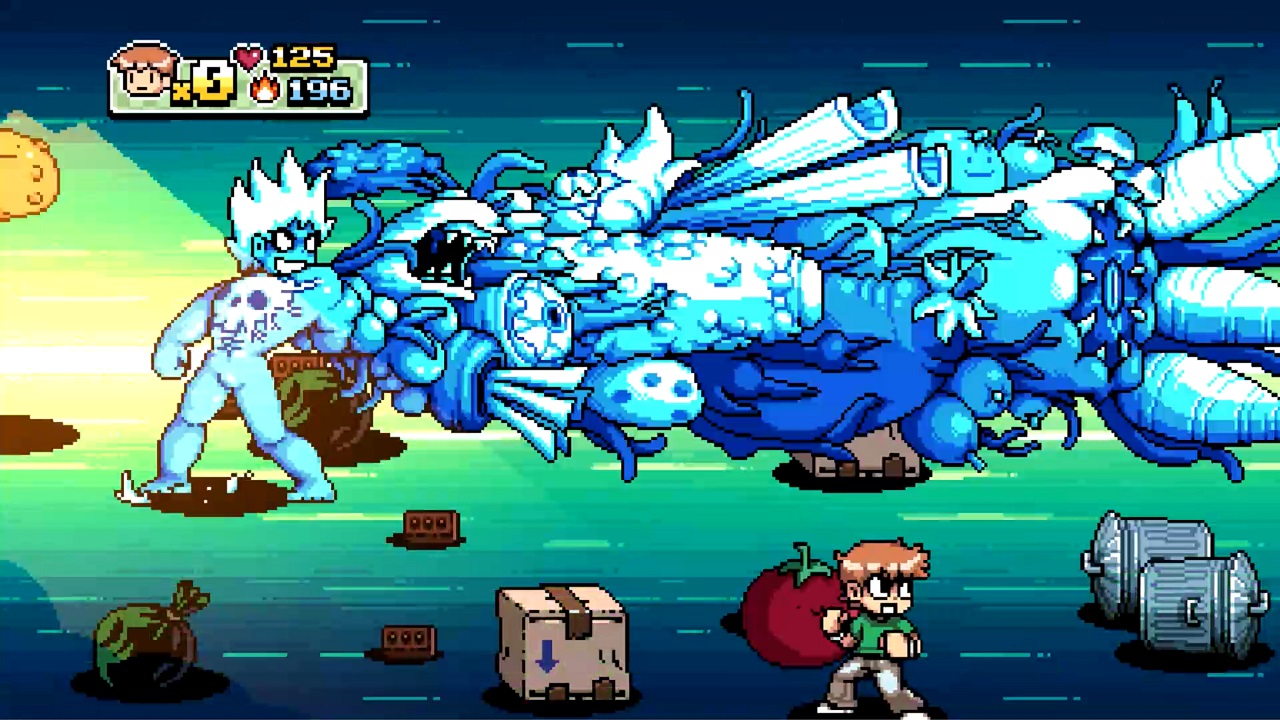Image resolution: width=1280 pixels, height=720 pixels.
Task: Click the experience value showing 196
Action: pos(317,90)
